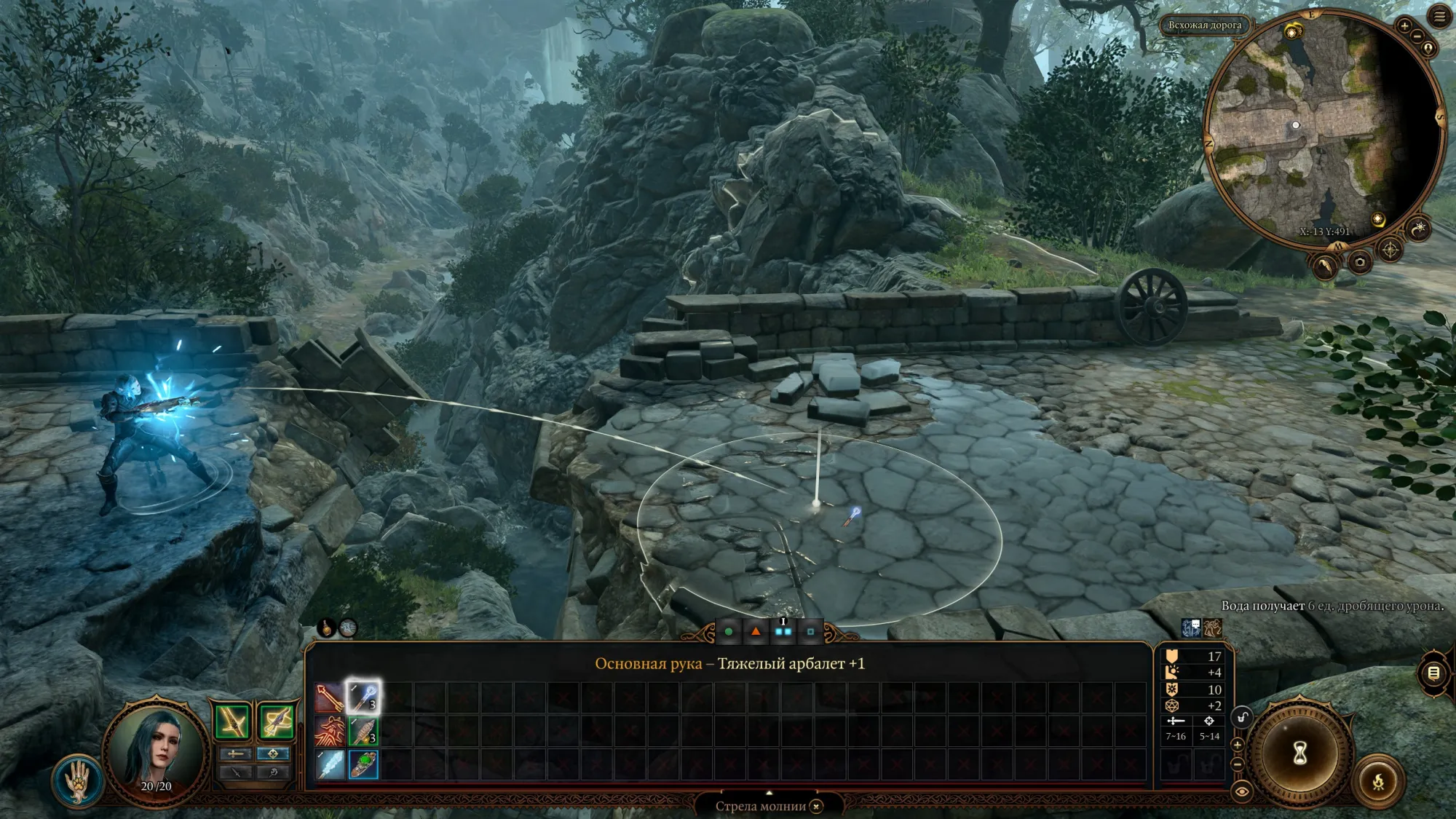Open the combat log scroll button
This screenshot has height=819, width=1456.
1433,673
